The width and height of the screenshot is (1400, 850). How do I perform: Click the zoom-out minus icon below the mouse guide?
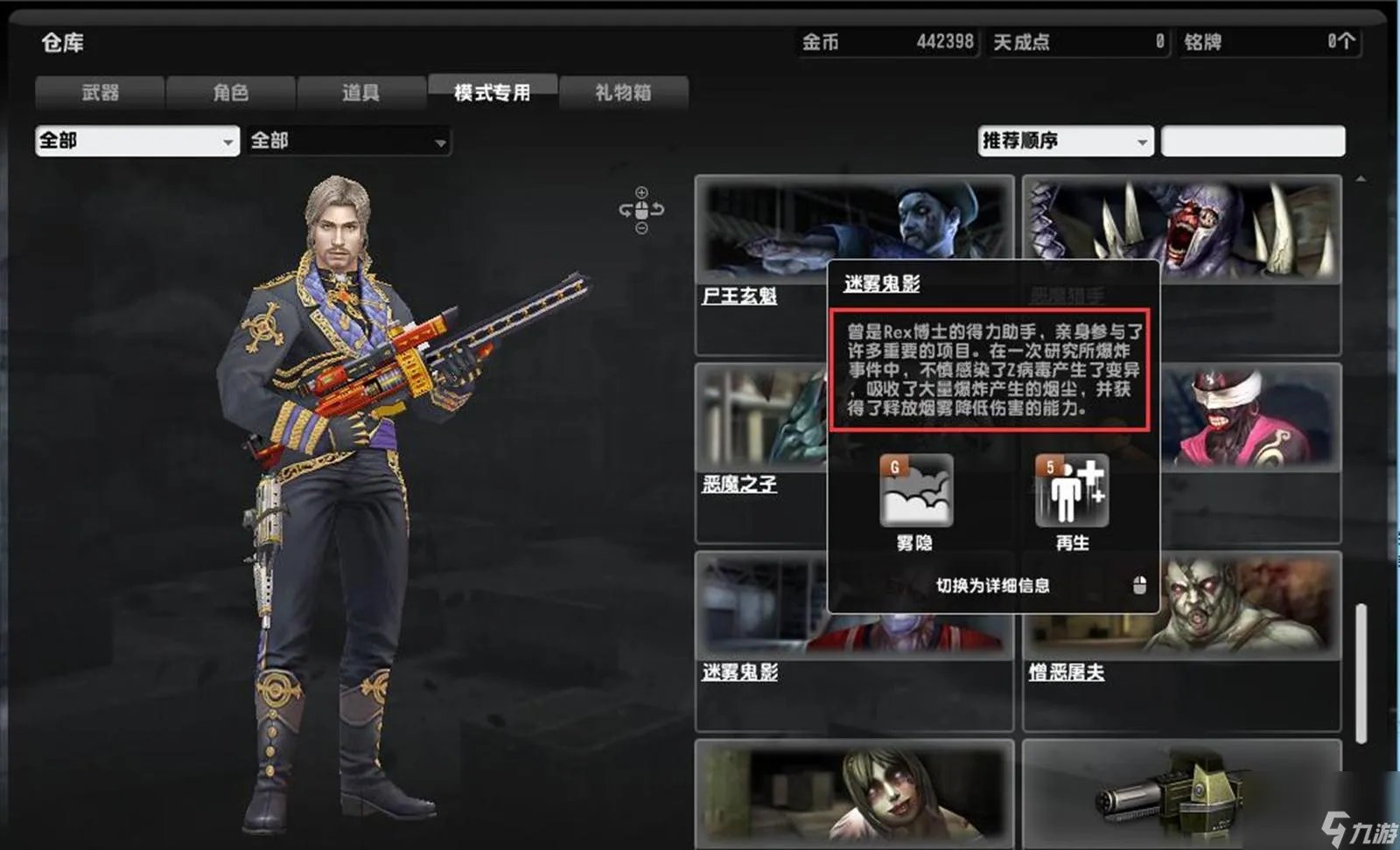[x=641, y=226]
